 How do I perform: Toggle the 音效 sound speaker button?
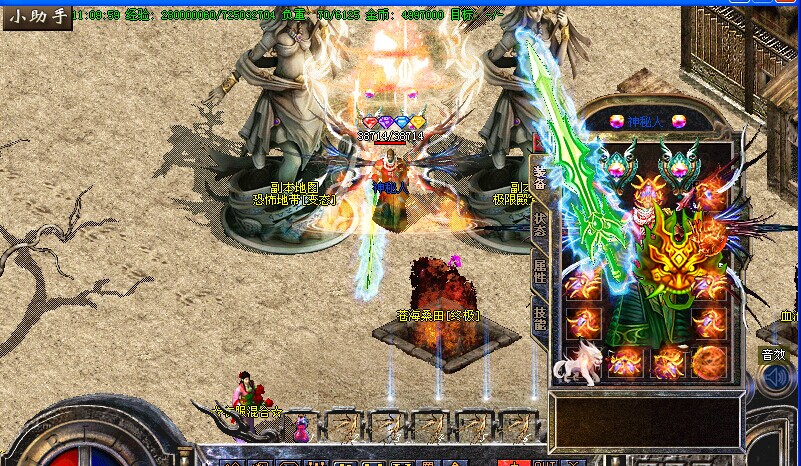pos(773,377)
